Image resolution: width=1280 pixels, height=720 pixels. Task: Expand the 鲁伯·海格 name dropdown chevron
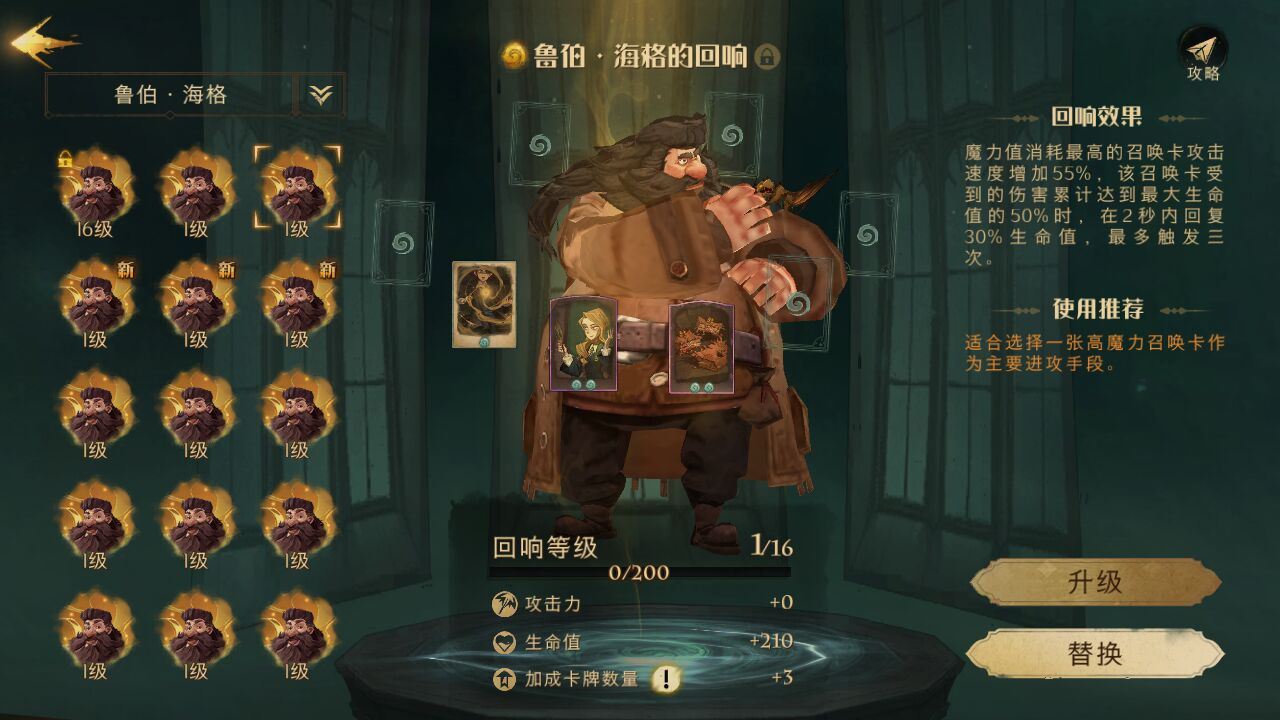[318, 94]
